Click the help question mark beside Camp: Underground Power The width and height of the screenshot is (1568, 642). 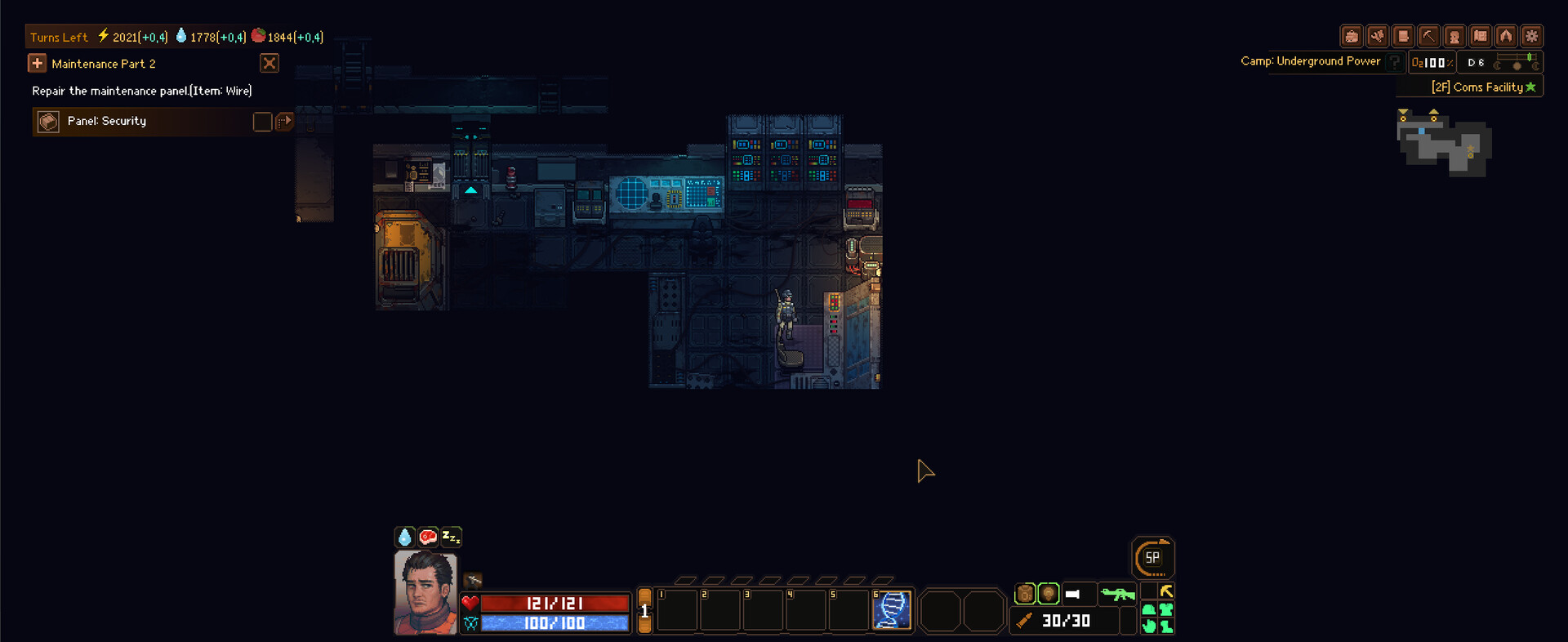[x=1394, y=61]
